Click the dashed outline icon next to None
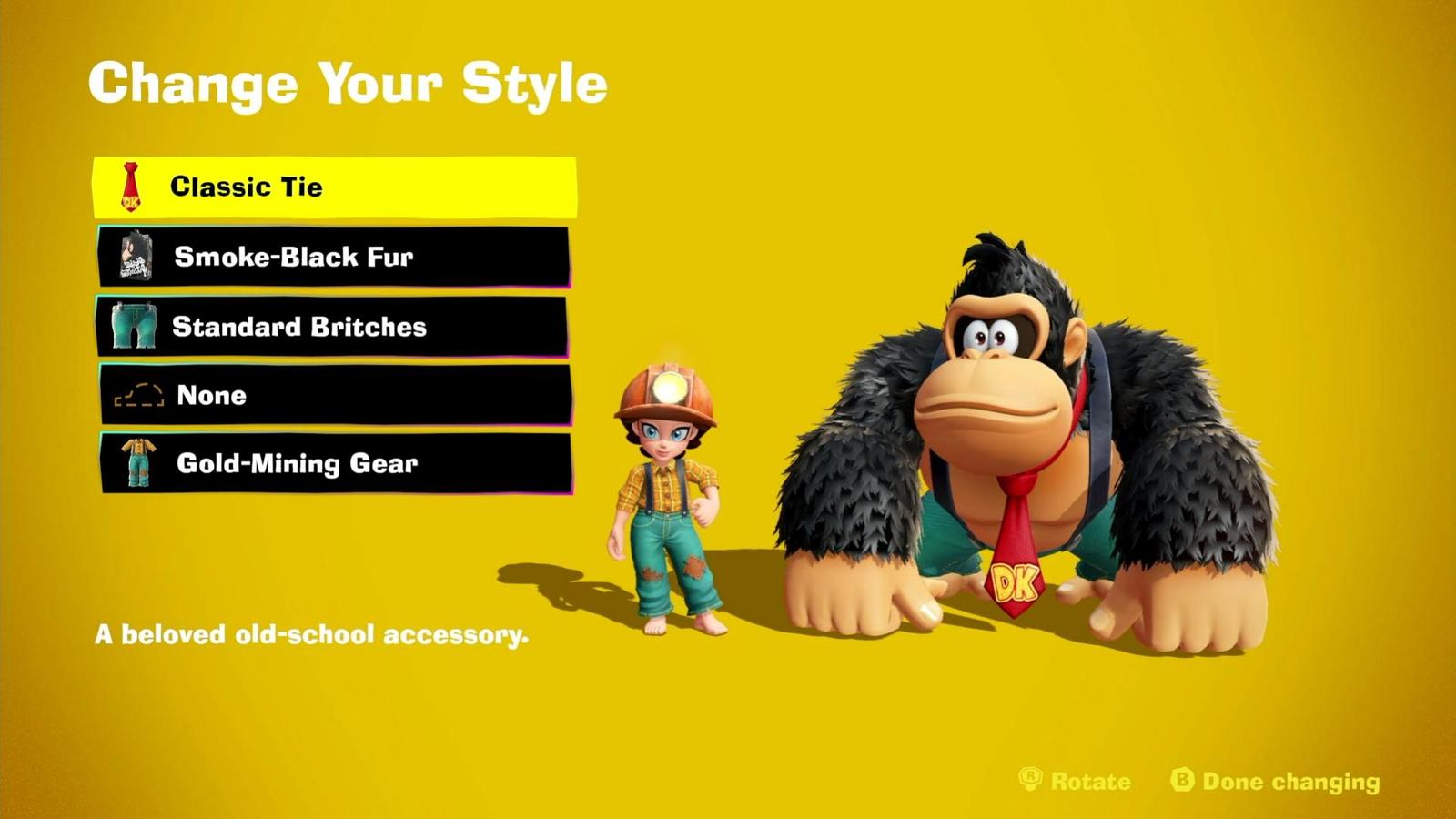 coord(129,395)
